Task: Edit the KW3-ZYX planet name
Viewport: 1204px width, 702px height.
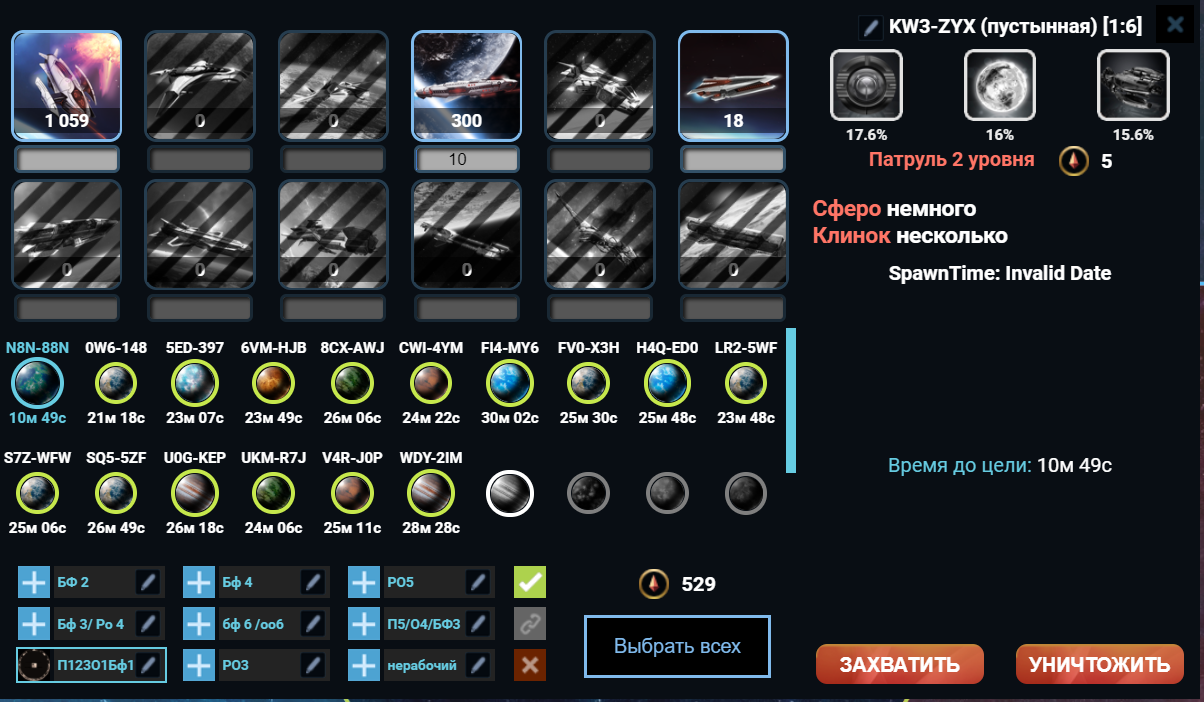Action: [870, 27]
